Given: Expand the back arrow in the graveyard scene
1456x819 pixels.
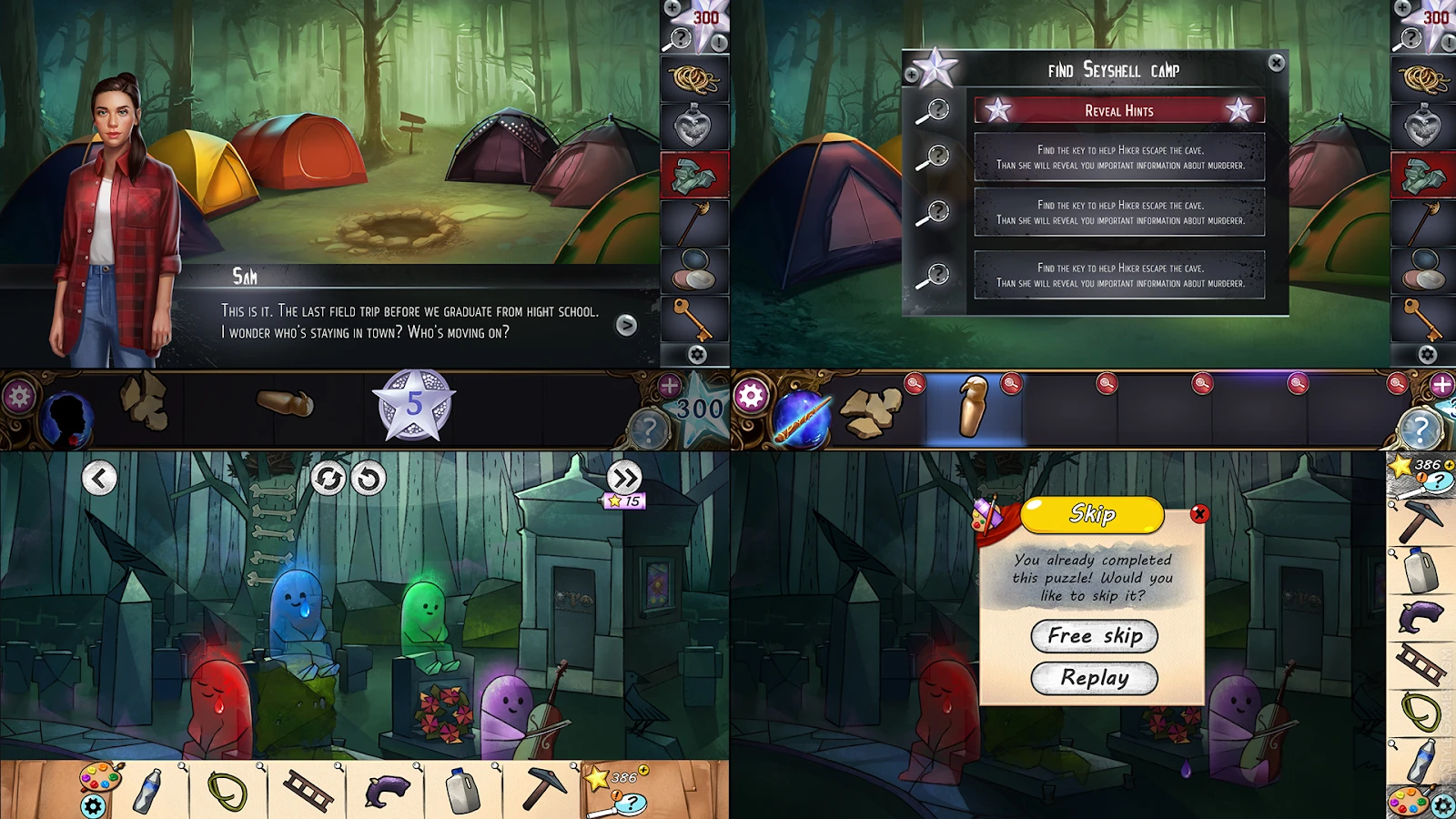Looking at the screenshot, I should click(98, 476).
